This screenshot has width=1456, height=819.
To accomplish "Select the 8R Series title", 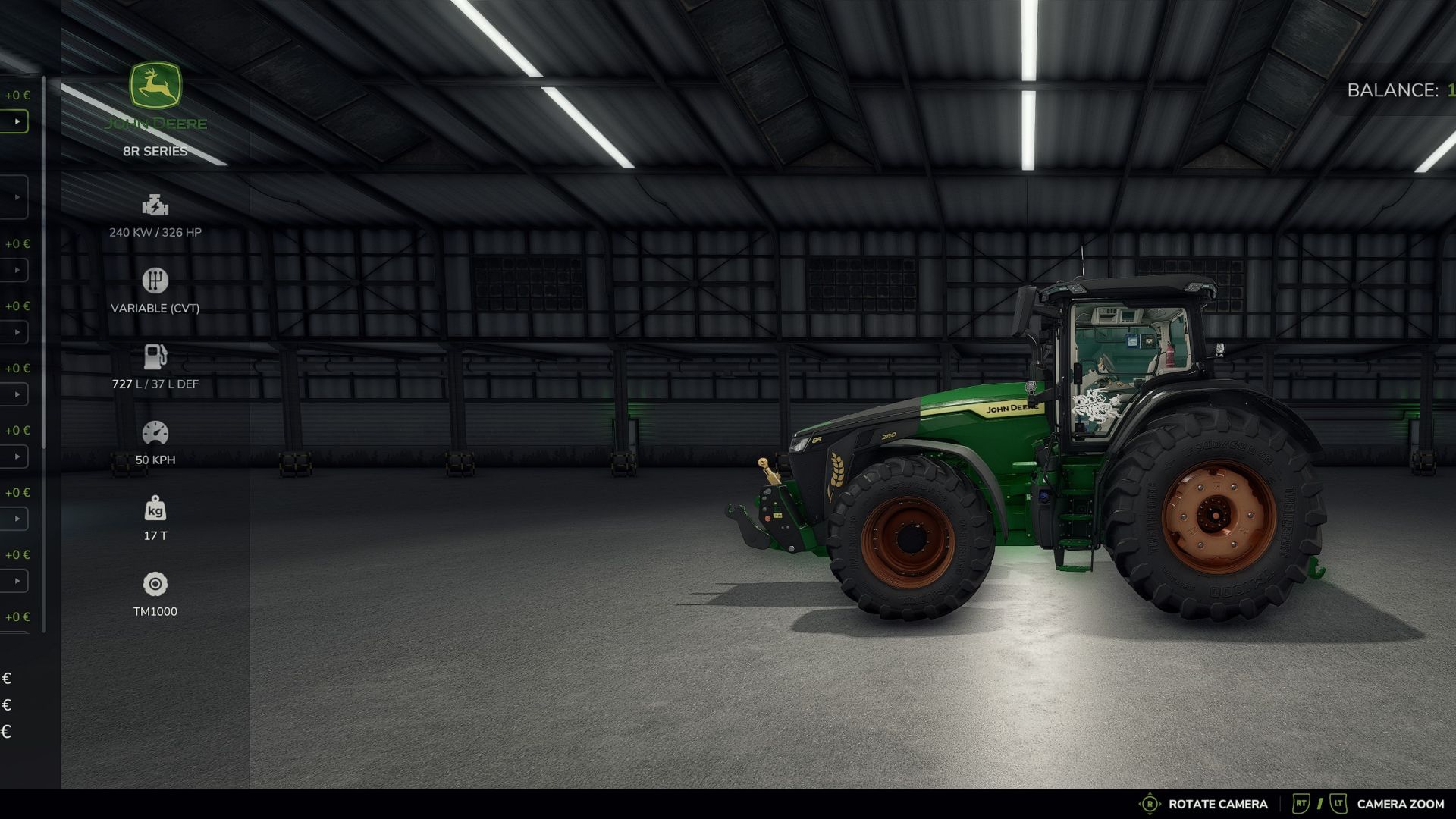I will [155, 151].
